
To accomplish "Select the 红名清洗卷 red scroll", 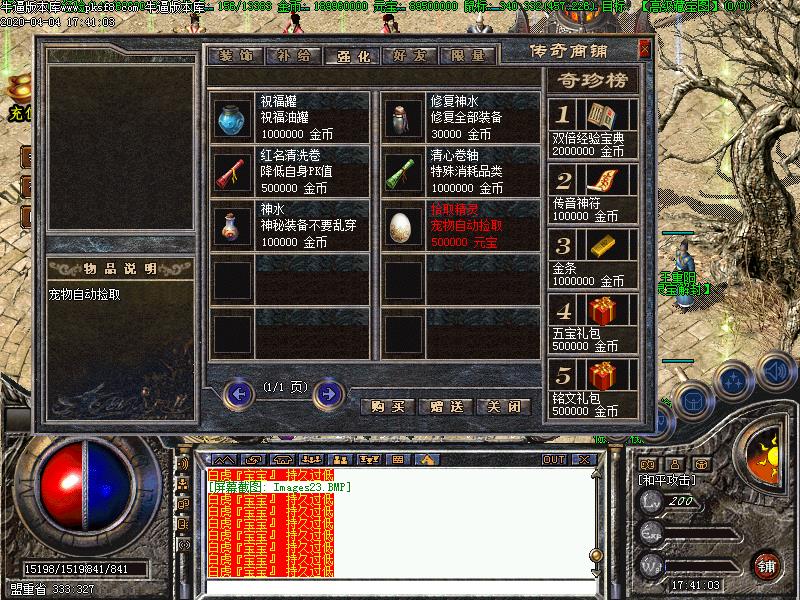I will coord(233,172).
